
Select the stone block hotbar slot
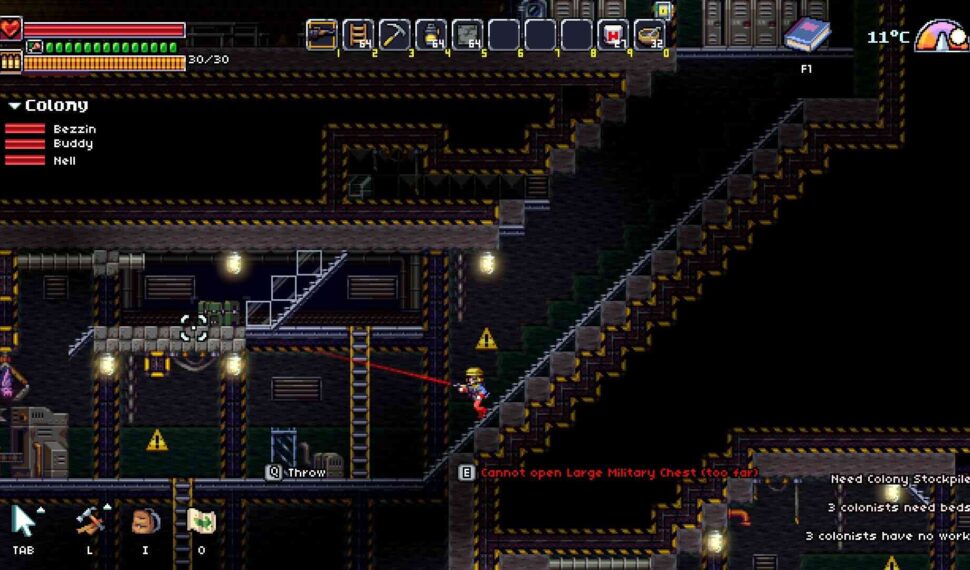(467, 35)
